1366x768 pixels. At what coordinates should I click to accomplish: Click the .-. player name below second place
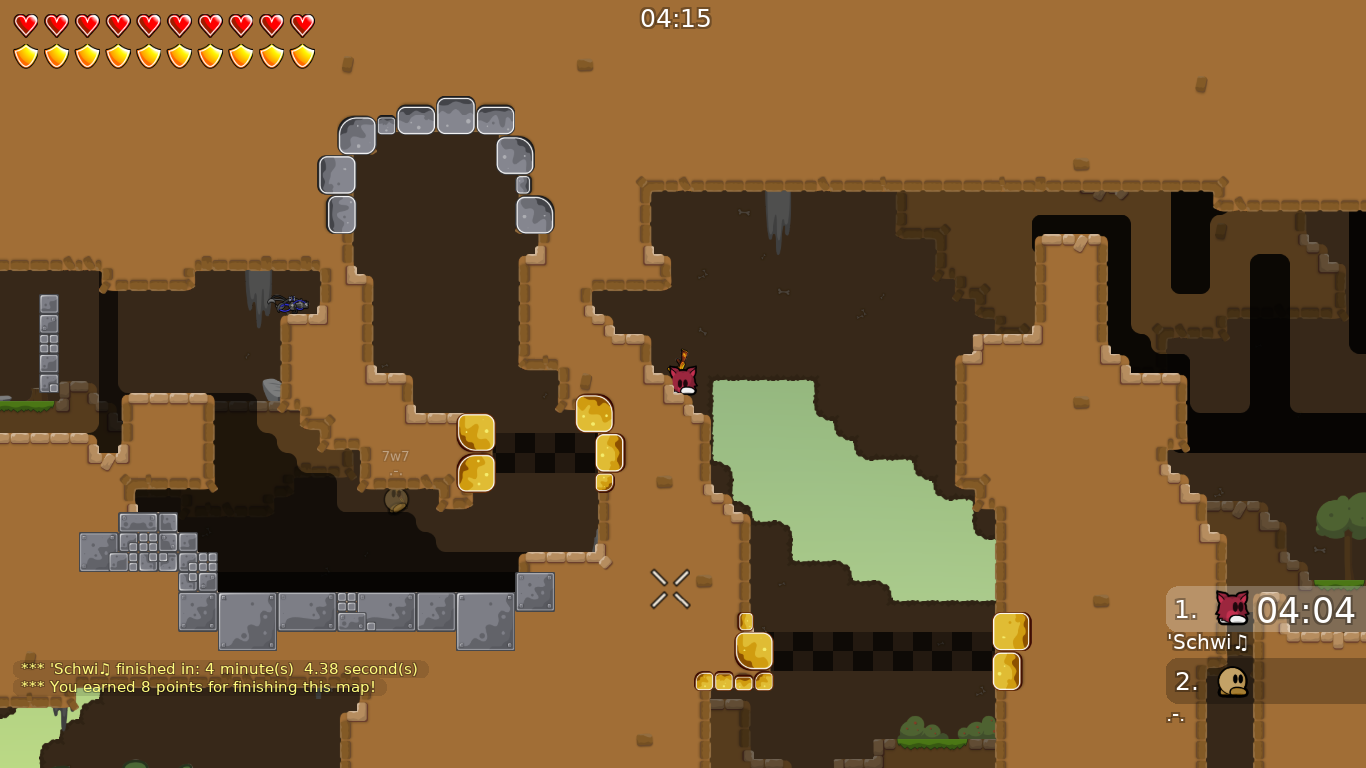pyautogui.click(x=1176, y=716)
